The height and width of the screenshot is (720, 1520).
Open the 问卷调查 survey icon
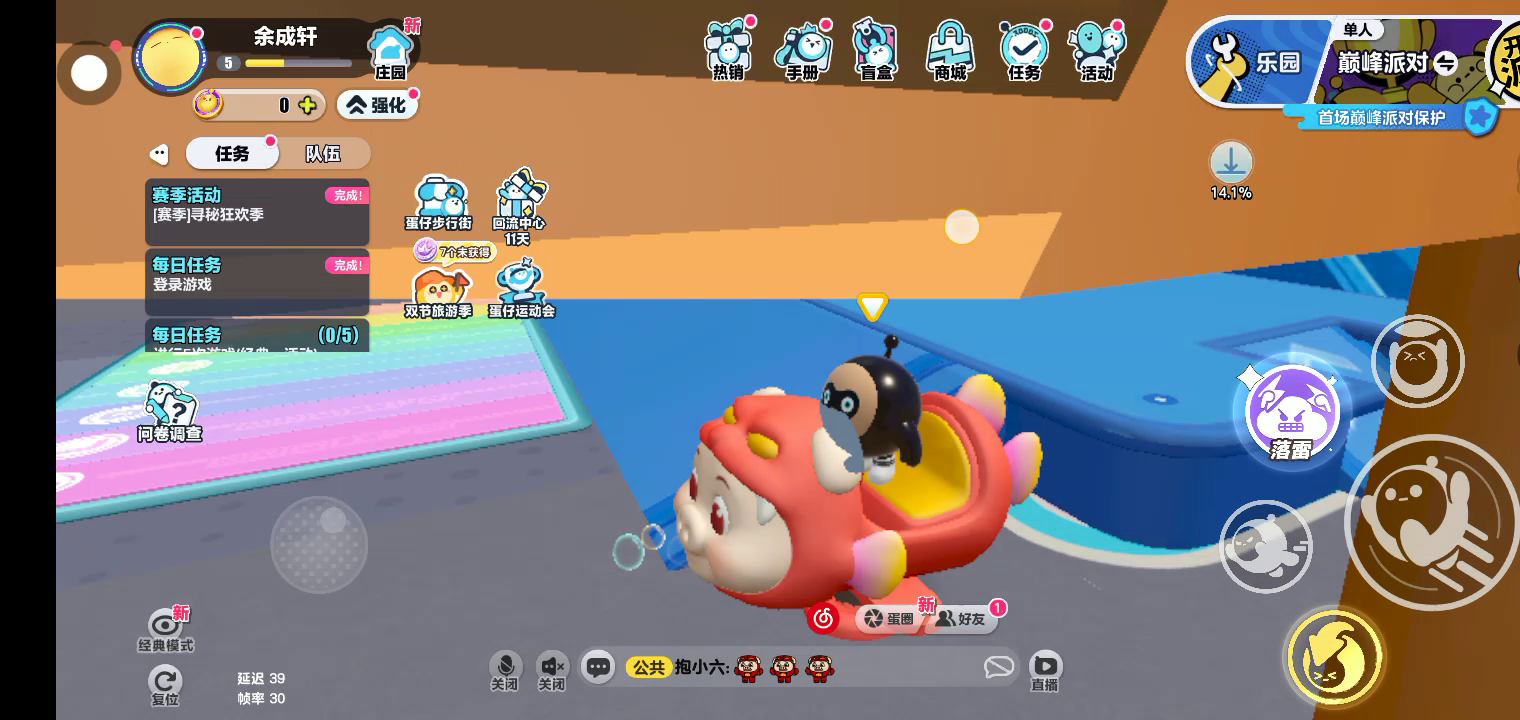(170, 411)
